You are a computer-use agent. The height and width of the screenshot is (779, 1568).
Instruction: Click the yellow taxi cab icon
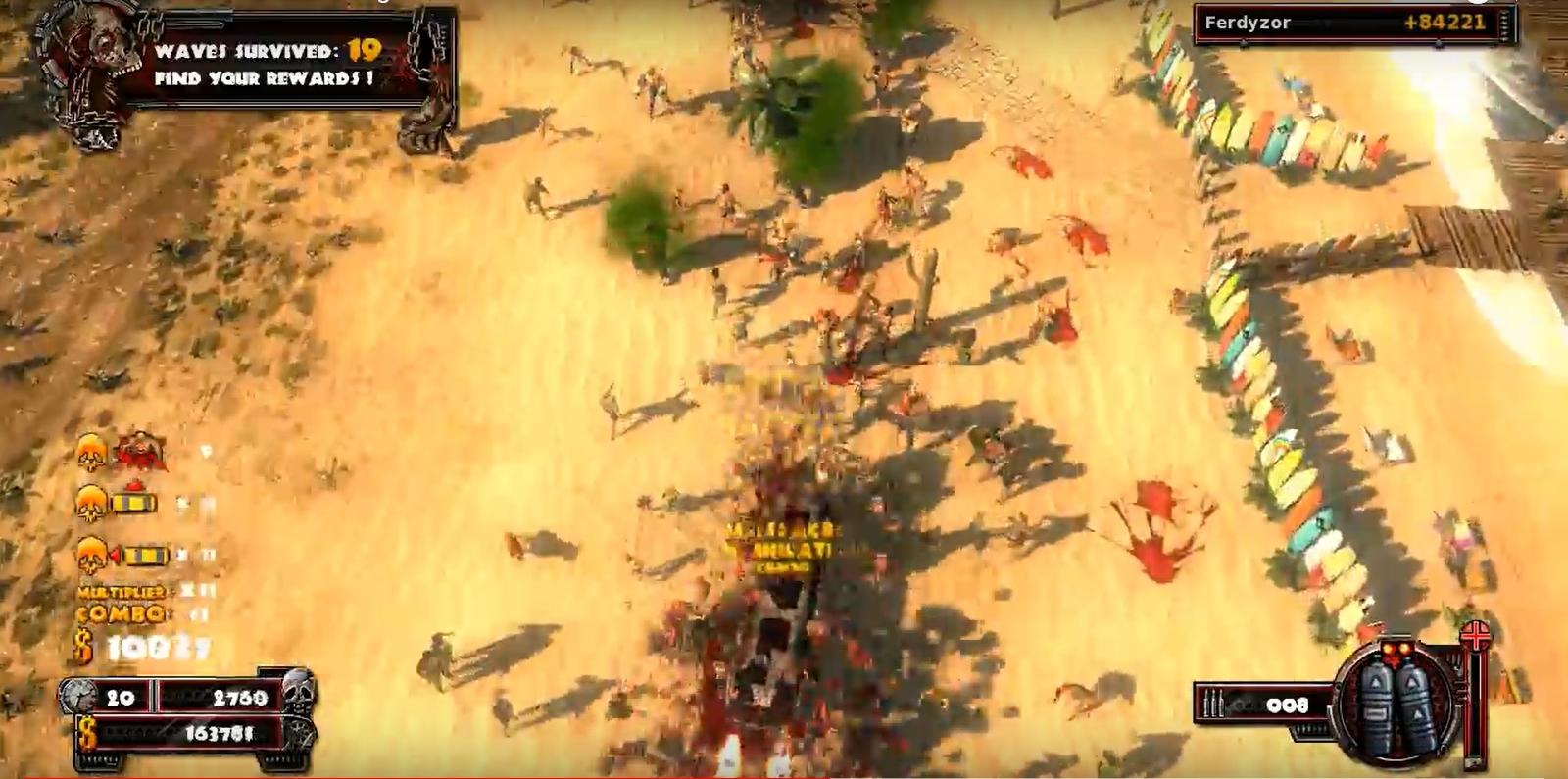[x=134, y=504]
